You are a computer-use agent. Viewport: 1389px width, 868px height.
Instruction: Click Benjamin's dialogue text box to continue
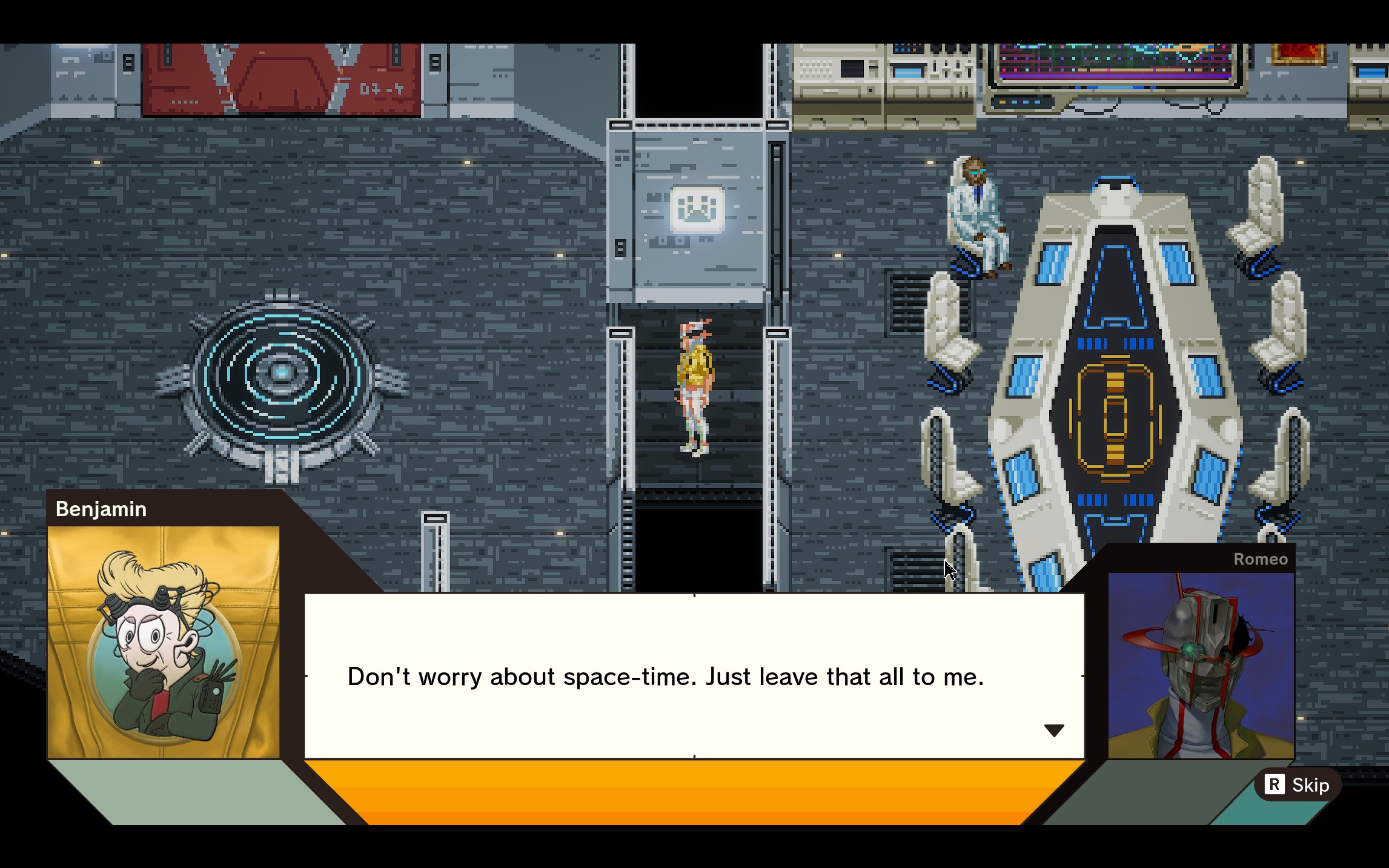pyautogui.click(x=694, y=676)
